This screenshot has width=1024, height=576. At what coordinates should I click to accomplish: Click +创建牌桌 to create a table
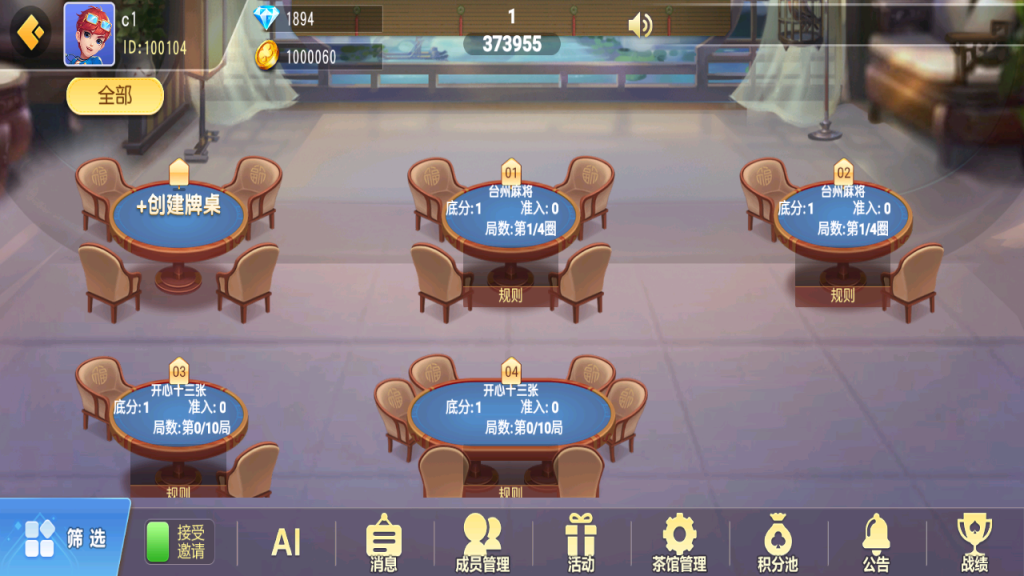pyautogui.click(x=178, y=208)
